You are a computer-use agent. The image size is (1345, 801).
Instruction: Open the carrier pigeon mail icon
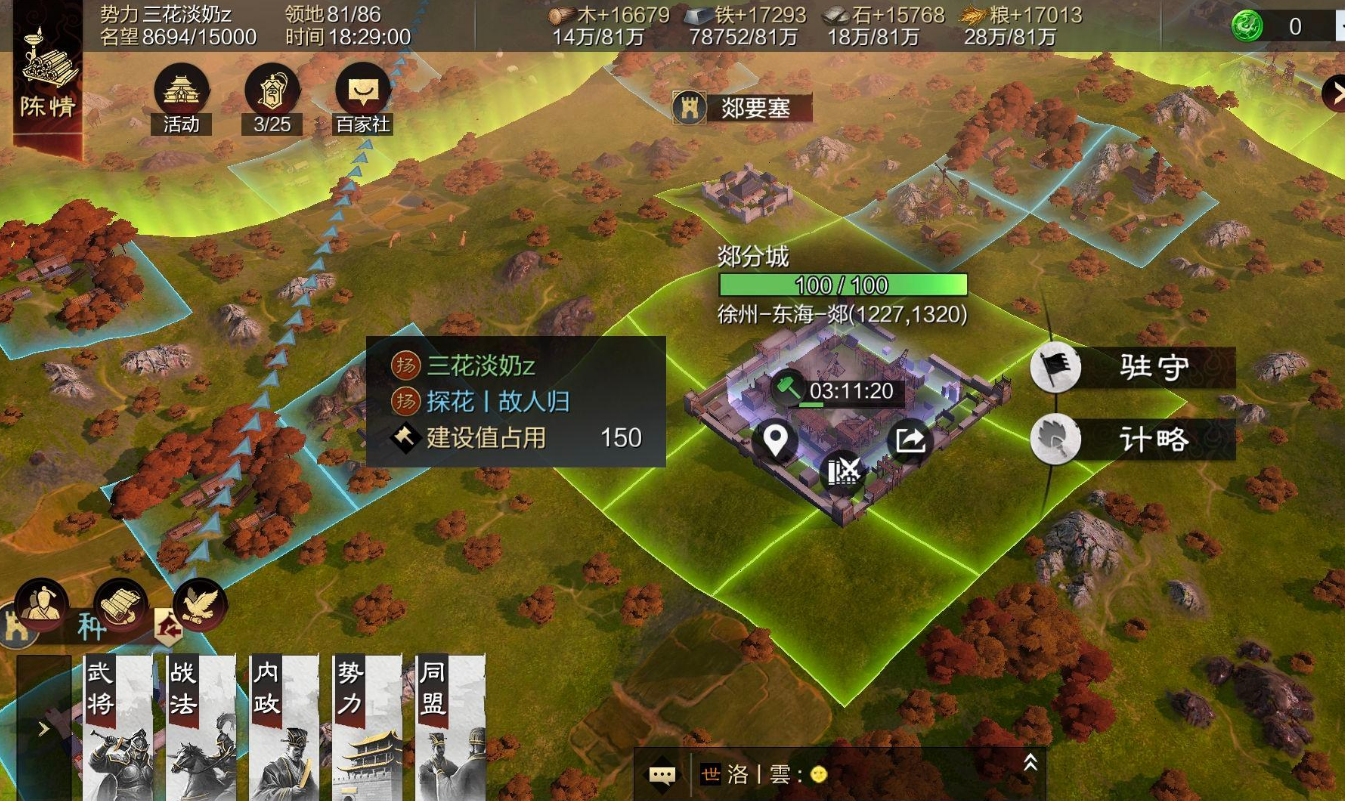199,602
